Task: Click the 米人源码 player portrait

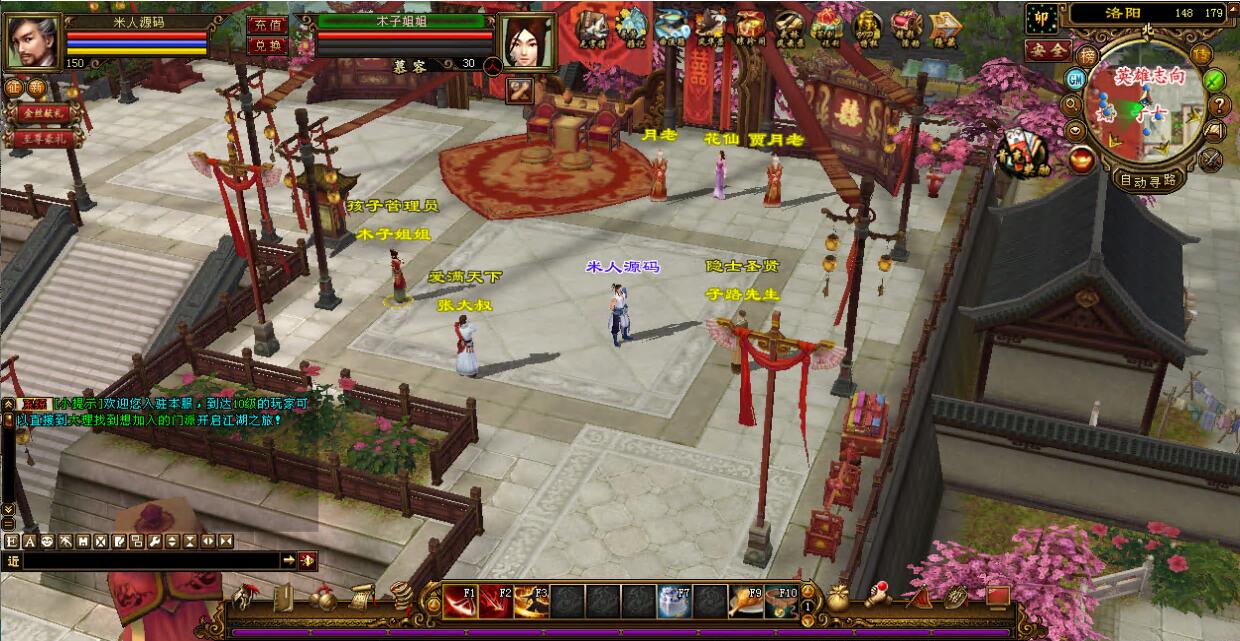Action: click(33, 42)
